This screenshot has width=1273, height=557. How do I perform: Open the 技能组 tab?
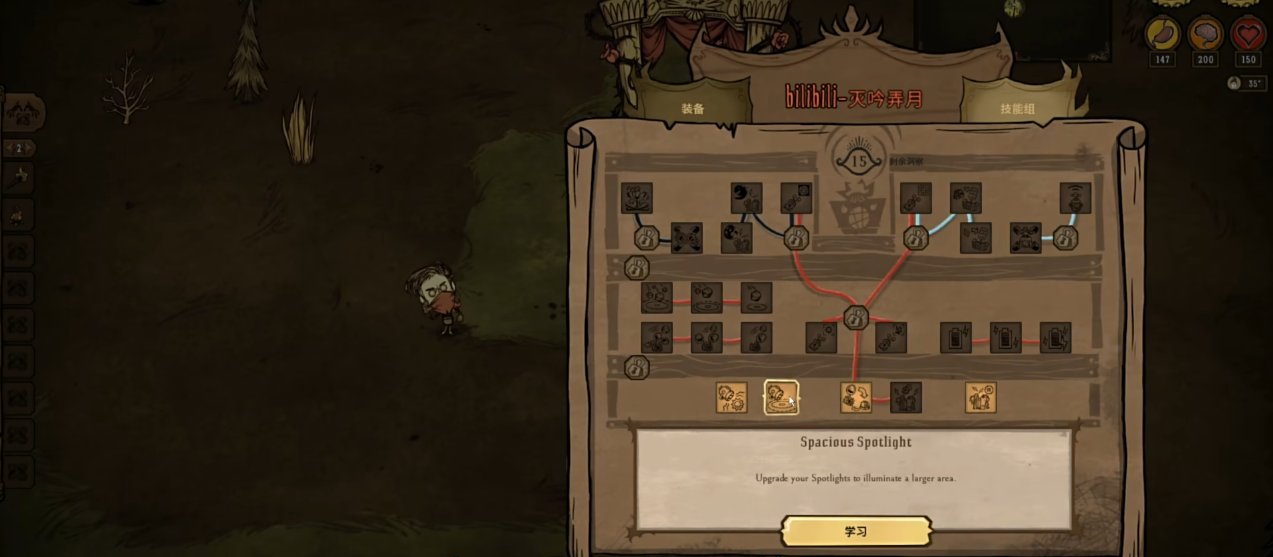coord(1017,108)
